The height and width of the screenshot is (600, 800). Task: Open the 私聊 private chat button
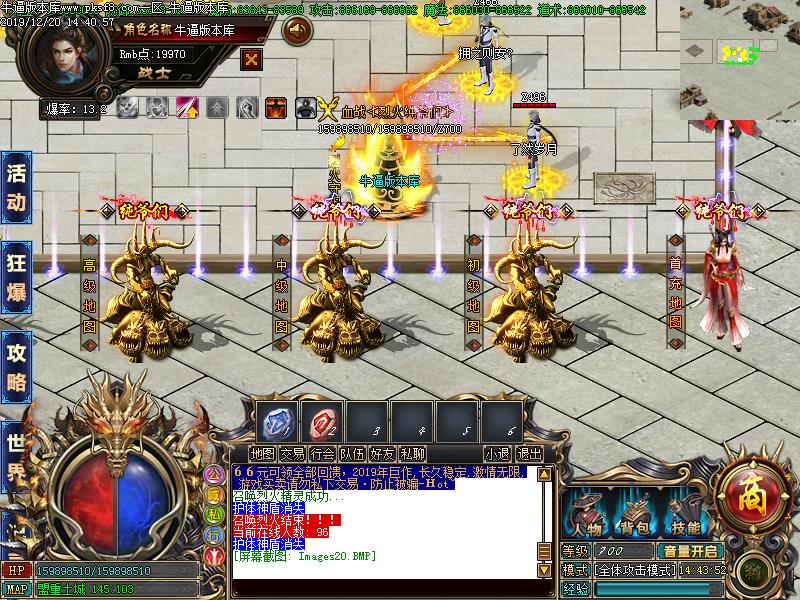coord(412,454)
